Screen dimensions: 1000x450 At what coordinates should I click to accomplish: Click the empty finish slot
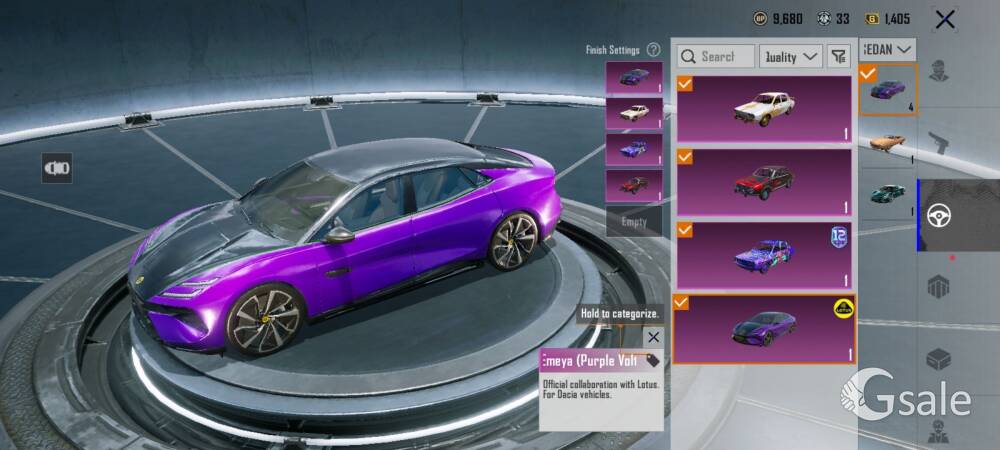pyautogui.click(x=634, y=222)
